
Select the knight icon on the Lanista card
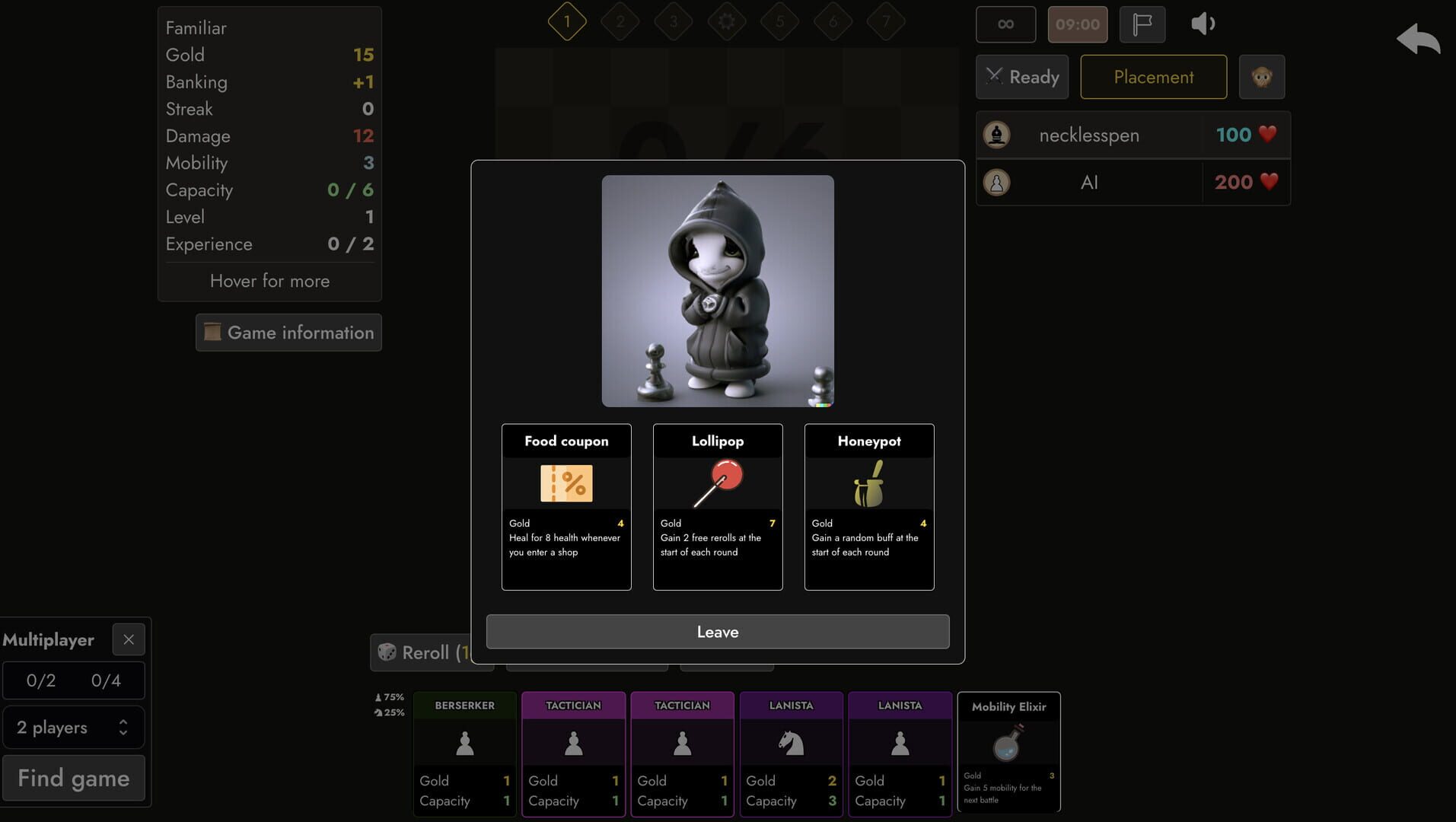pyautogui.click(x=791, y=742)
